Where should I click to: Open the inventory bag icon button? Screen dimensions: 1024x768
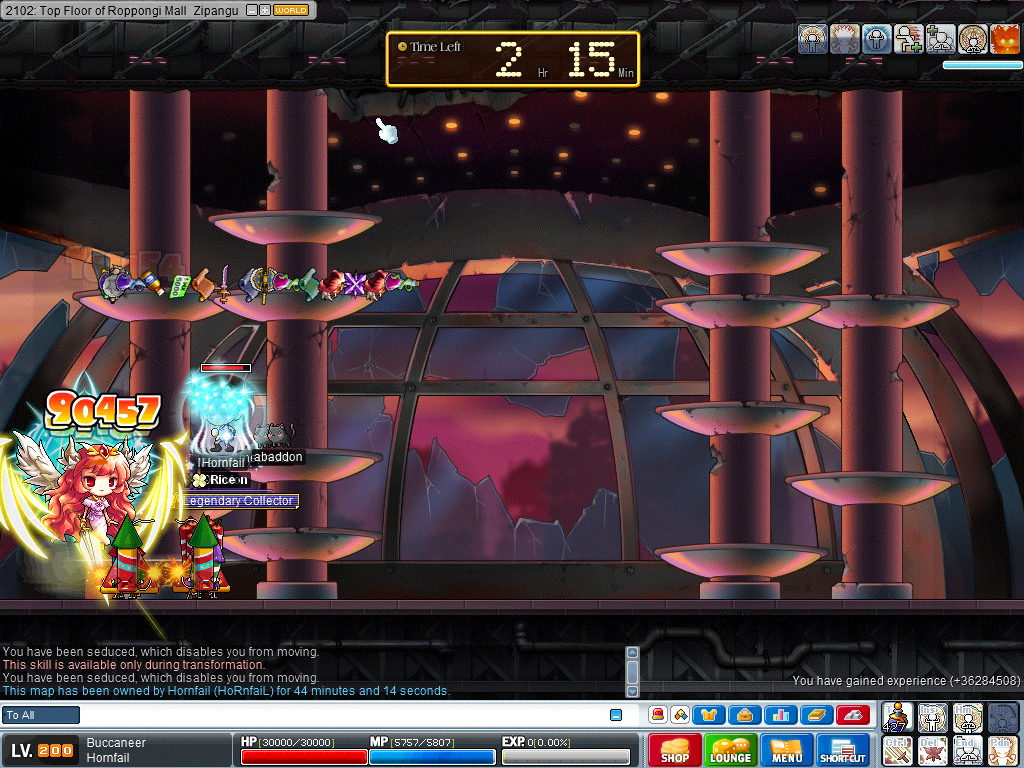pos(745,715)
